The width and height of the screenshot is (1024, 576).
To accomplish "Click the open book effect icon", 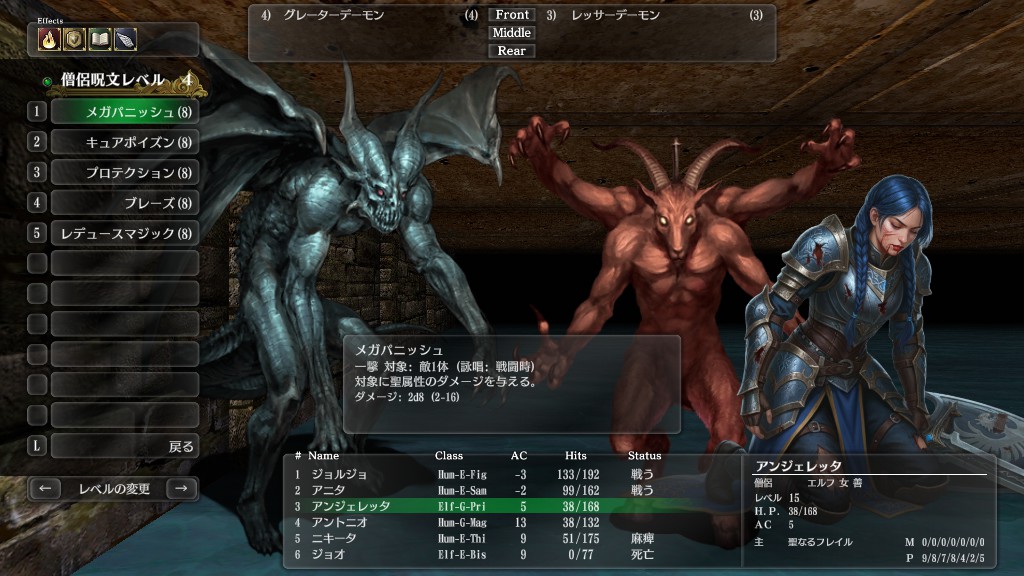I will click(x=99, y=39).
